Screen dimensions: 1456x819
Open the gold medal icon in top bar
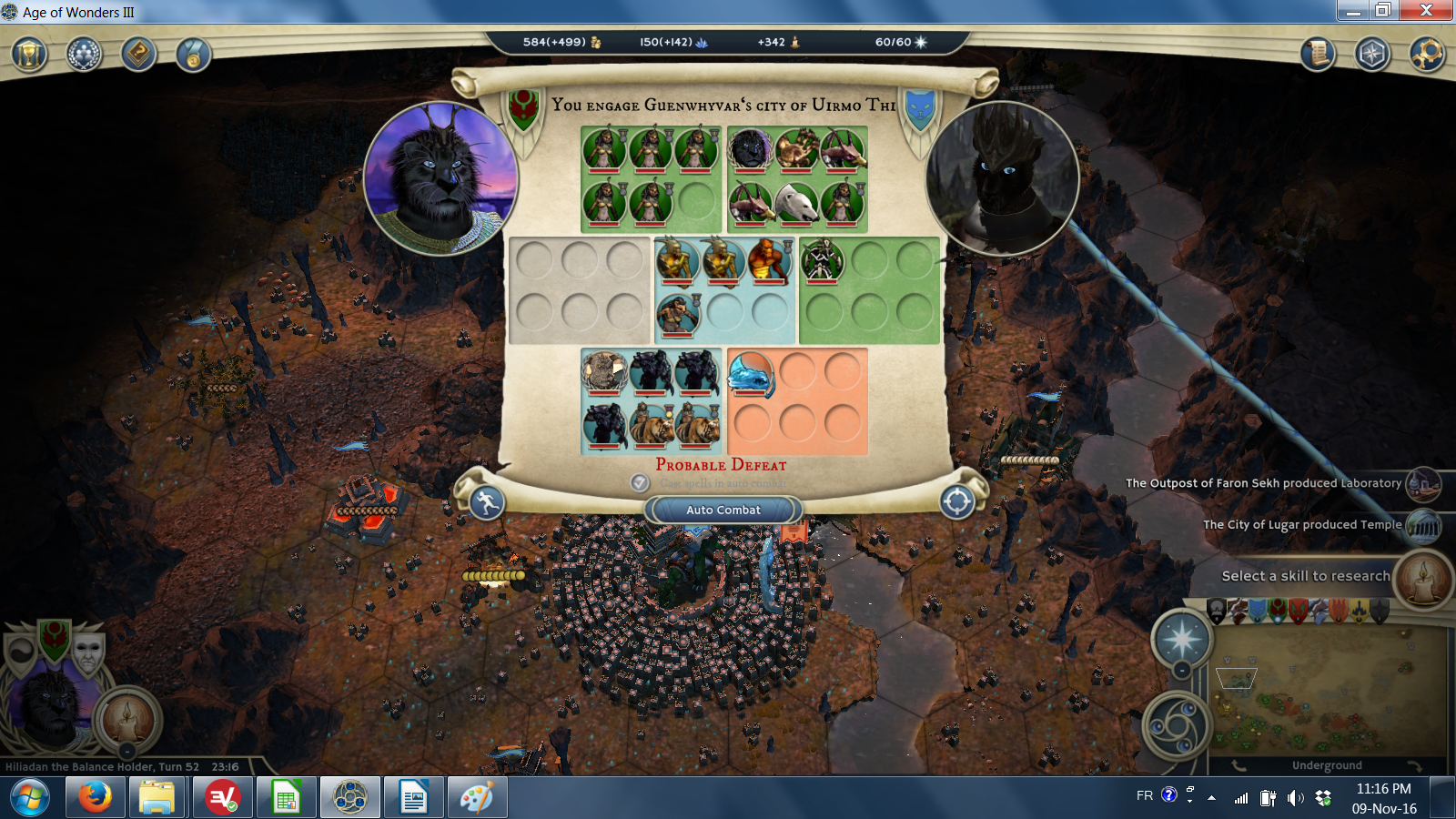[x=193, y=55]
